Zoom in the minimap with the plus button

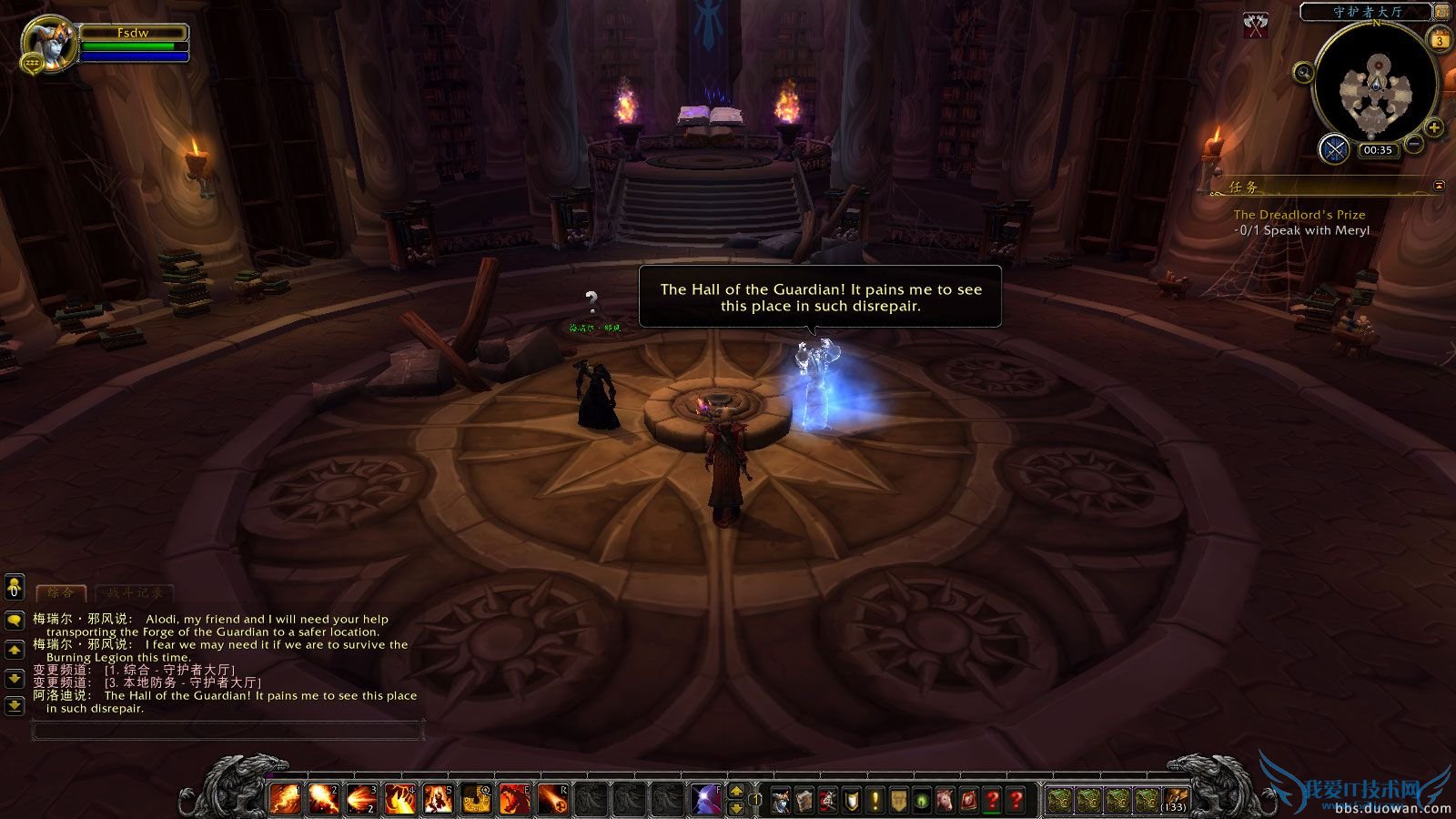tap(1435, 127)
